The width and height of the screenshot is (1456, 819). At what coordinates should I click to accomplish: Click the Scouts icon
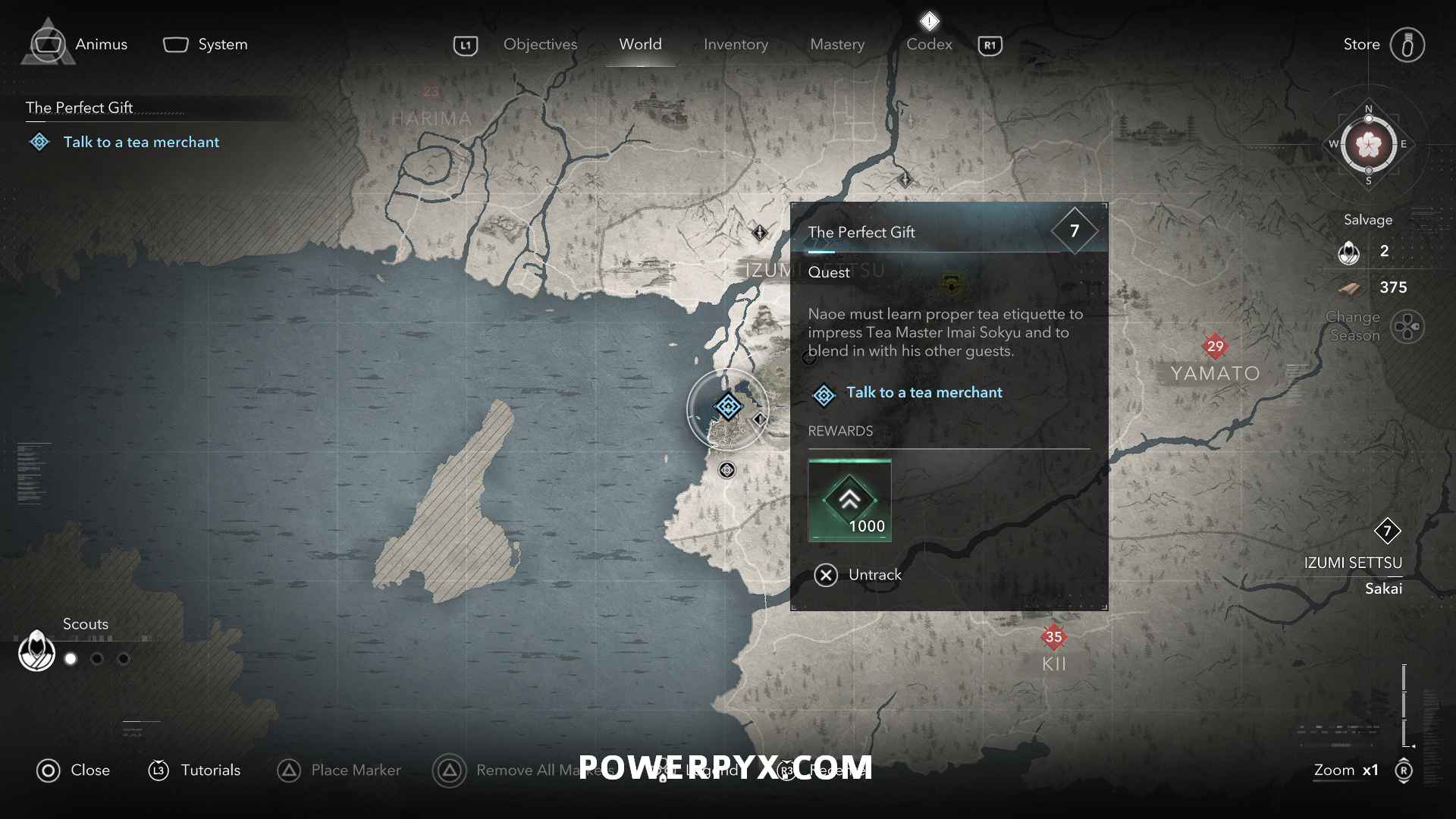click(36, 651)
